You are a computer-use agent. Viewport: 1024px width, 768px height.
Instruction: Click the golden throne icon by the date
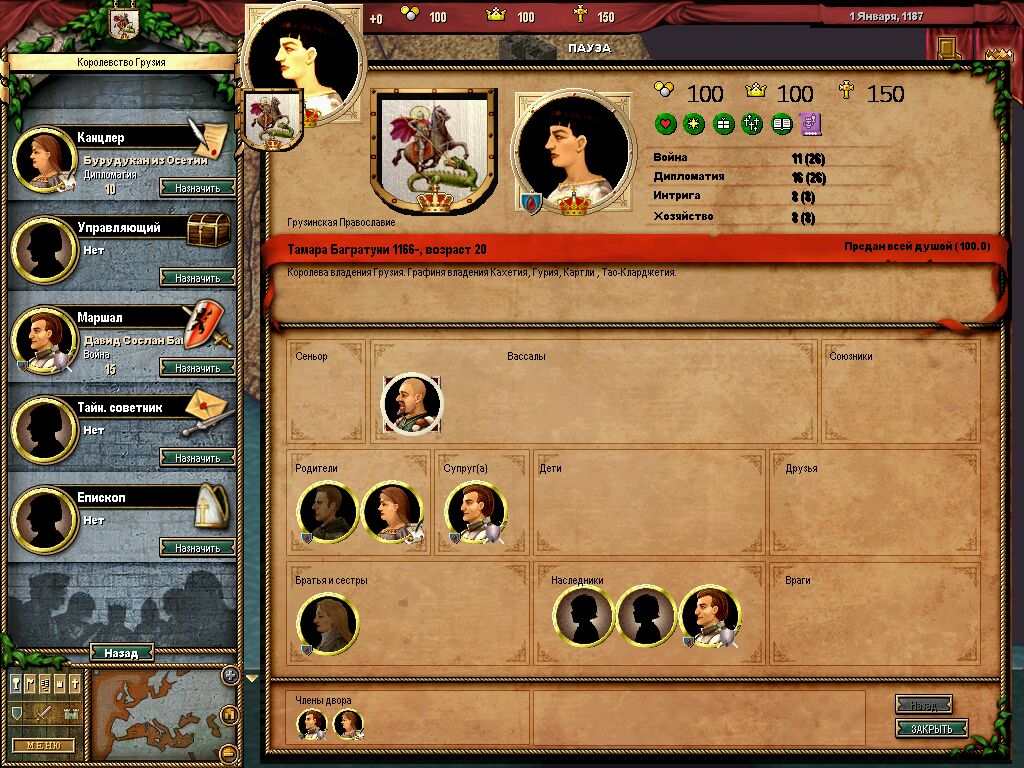coord(945,47)
